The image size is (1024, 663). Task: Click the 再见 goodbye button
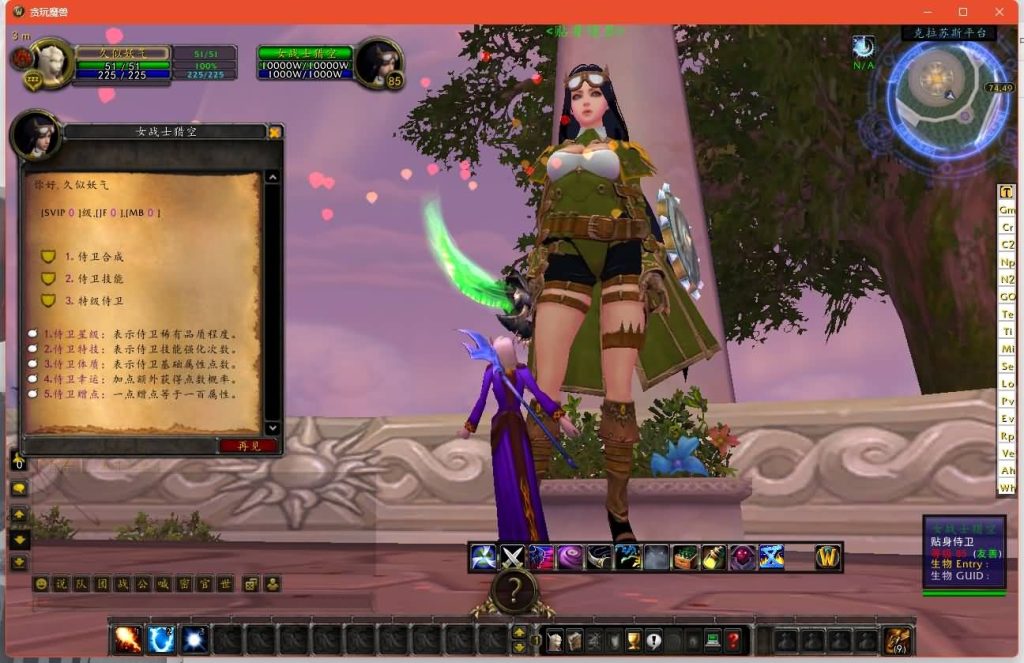pyautogui.click(x=249, y=446)
